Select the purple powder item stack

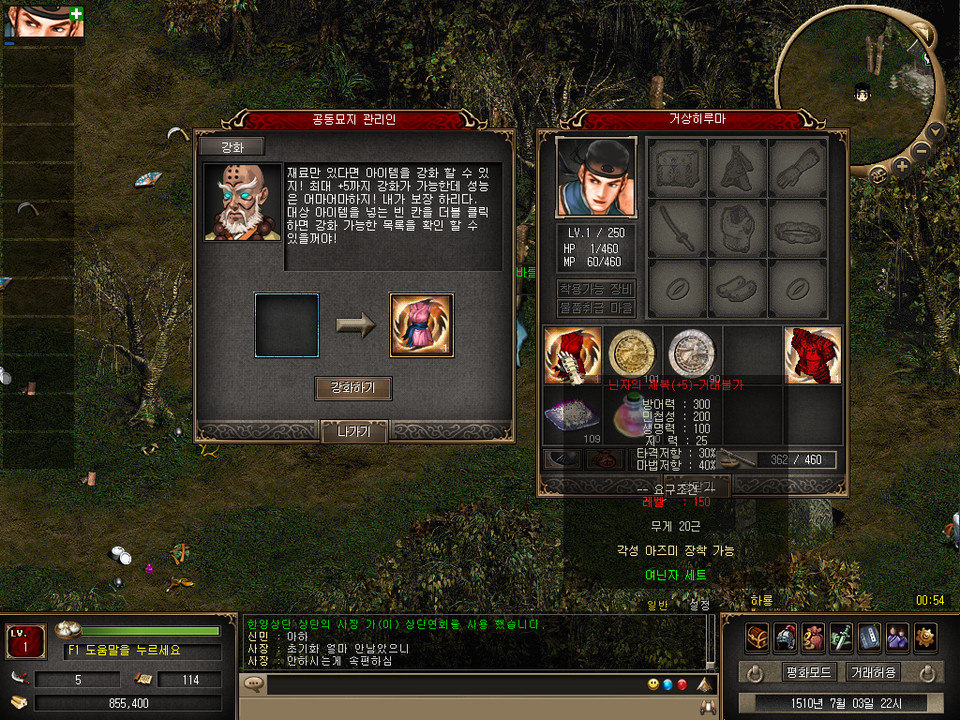(573, 414)
